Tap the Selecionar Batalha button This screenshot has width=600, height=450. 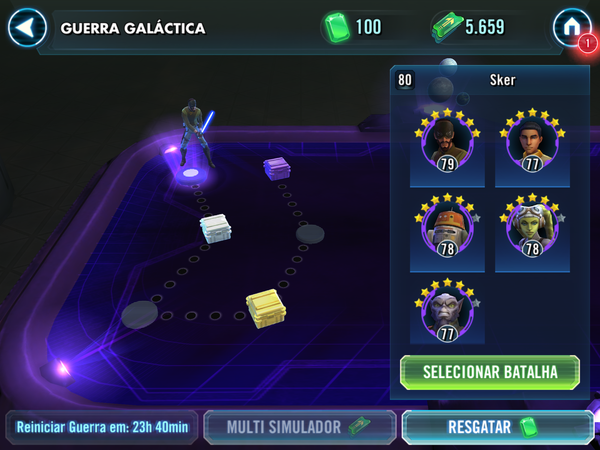coord(489,372)
